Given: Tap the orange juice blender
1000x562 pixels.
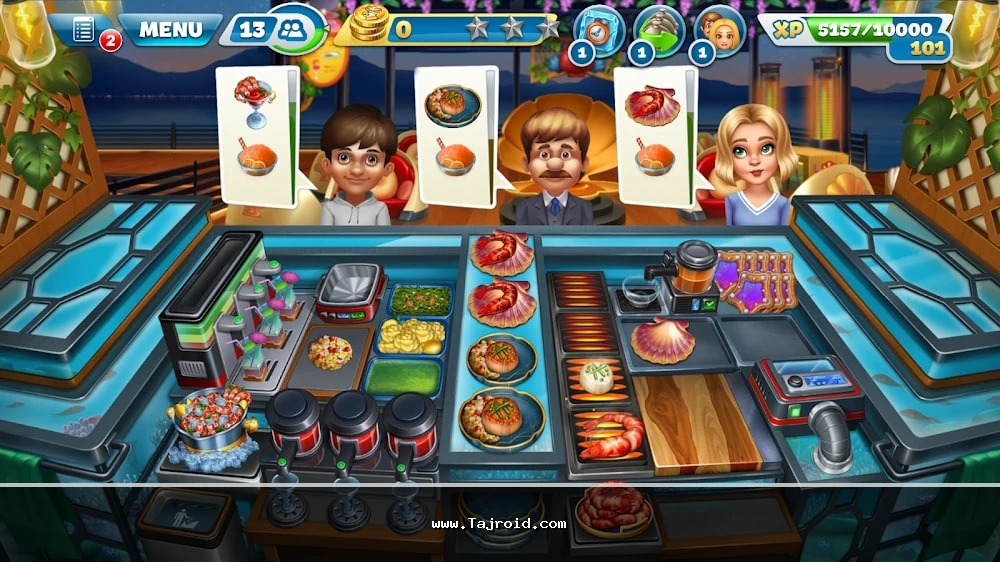Looking at the screenshot, I should click(693, 272).
